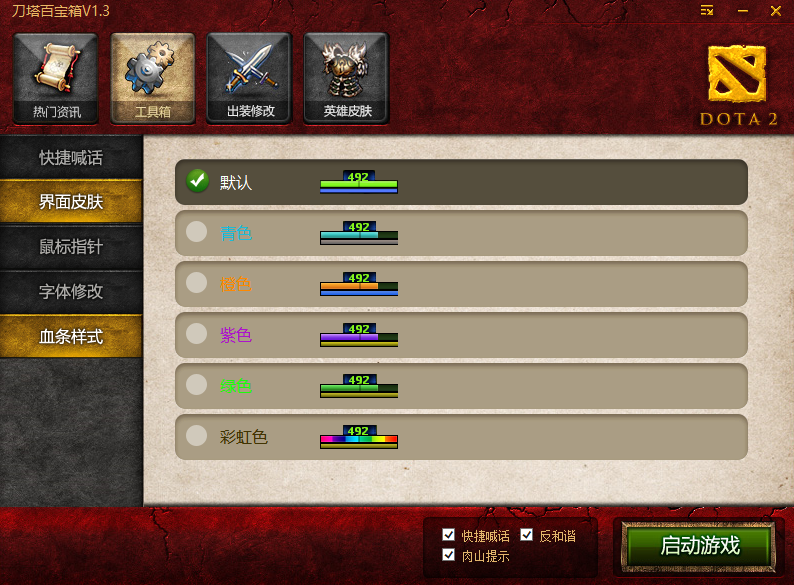This screenshot has height=585, width=794.
Task: Choose the 紫色 purple health bar style
Action: [197, 334]
